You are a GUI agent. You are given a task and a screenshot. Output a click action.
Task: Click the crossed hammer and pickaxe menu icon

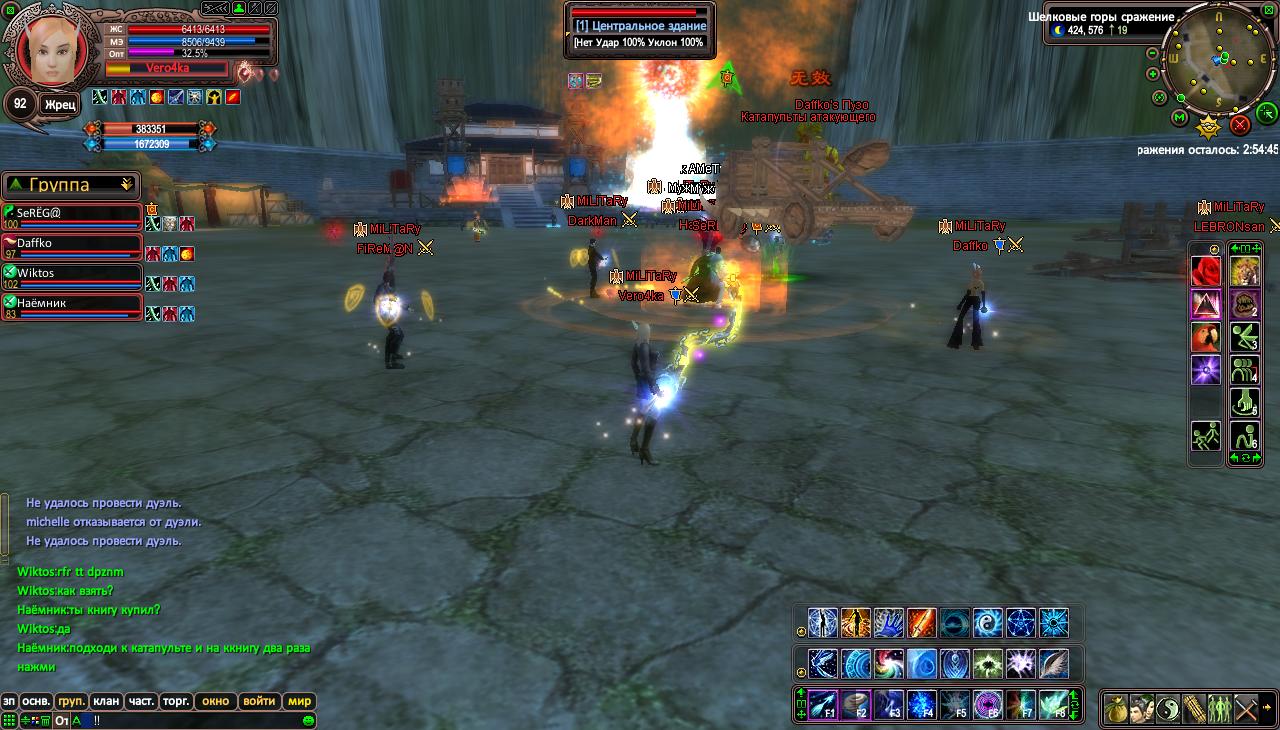pos(1245,709)
